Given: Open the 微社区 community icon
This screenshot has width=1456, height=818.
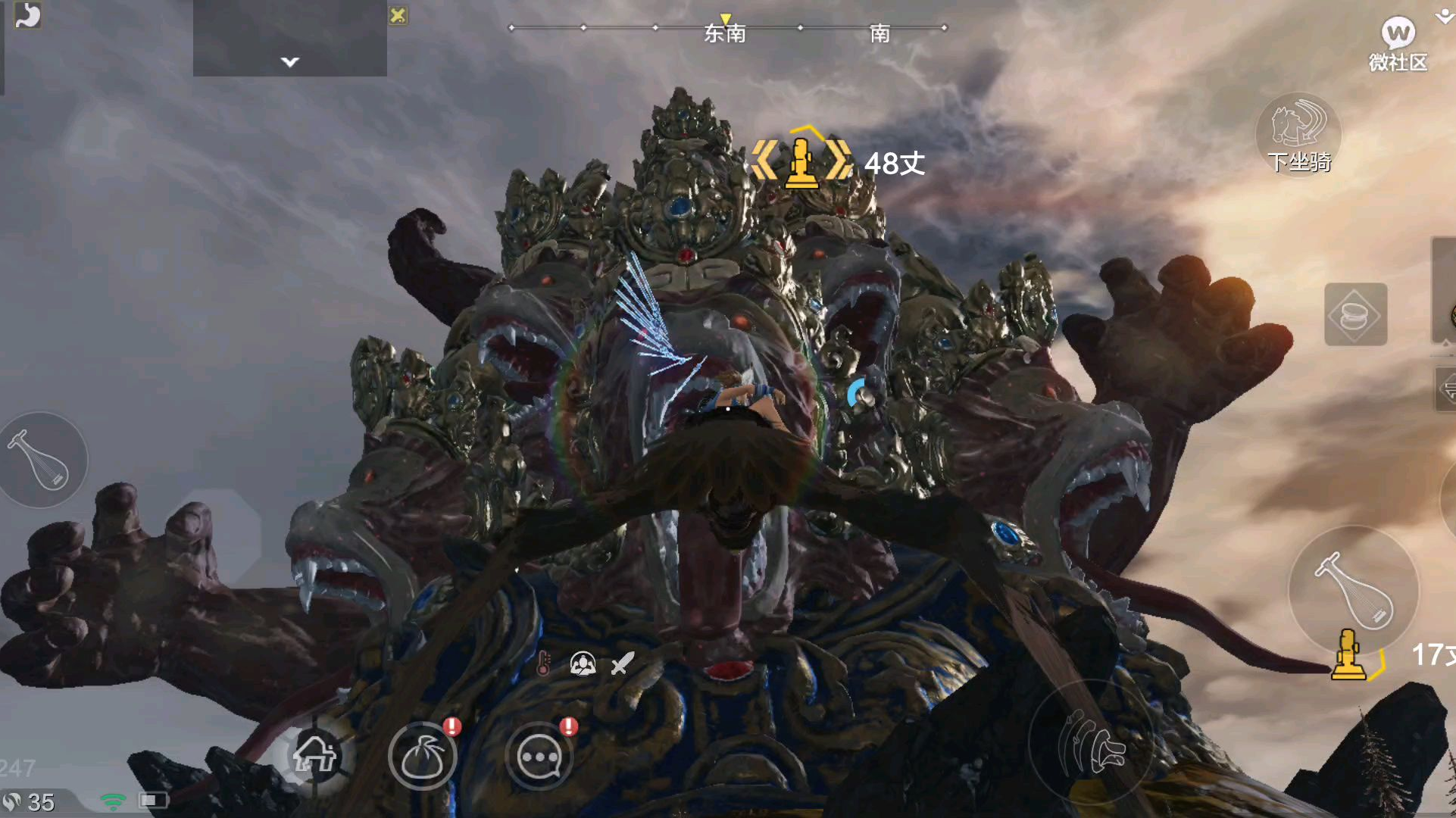Looking at the screenshot, I should [1397, 43].
